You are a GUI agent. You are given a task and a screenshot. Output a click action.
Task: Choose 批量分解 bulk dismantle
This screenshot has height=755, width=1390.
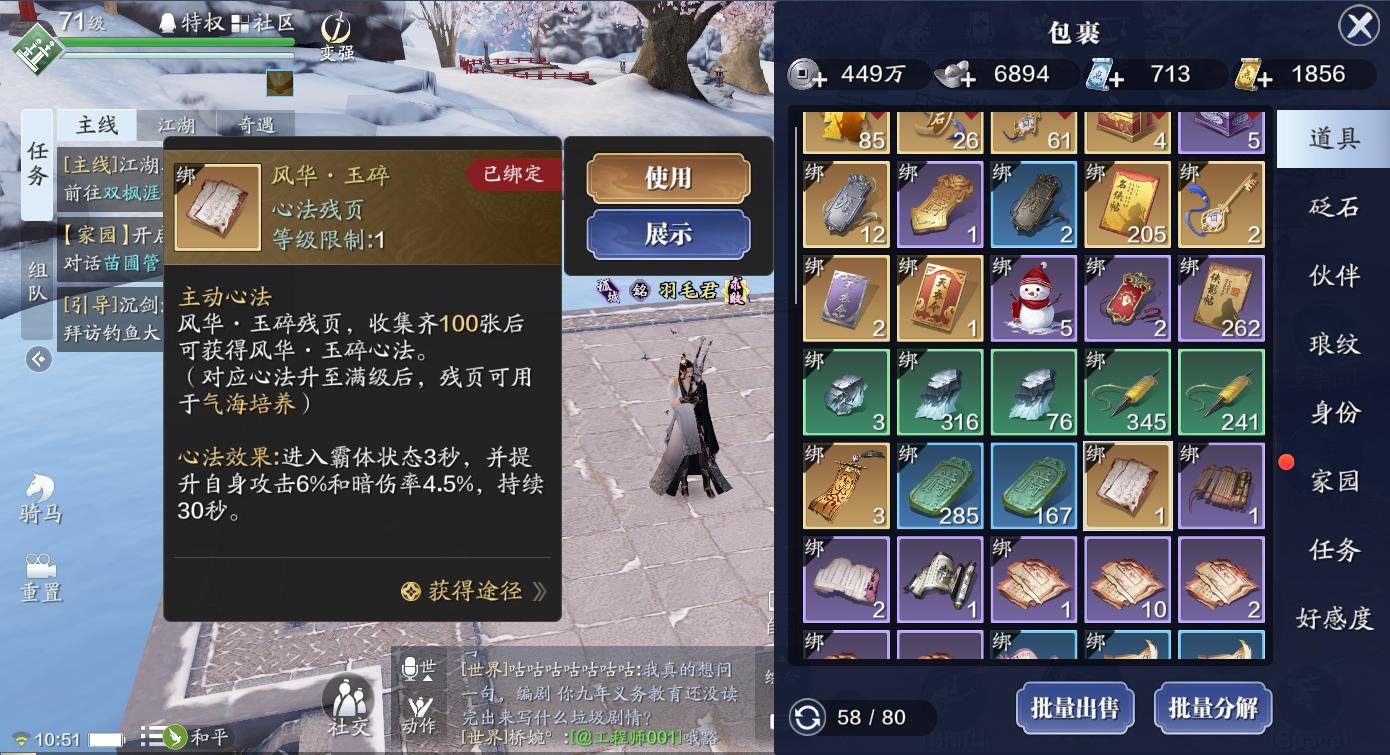(x=1213, y=709)
